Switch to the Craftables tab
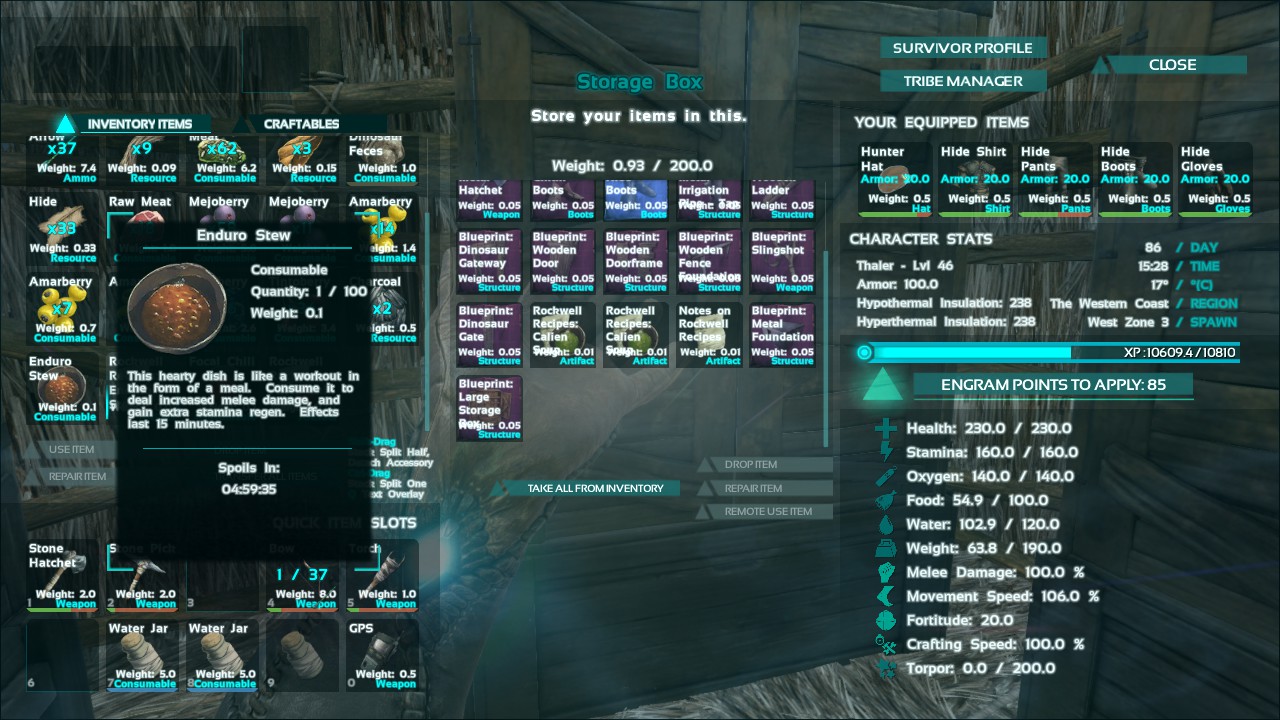 [x=301, y=124]
